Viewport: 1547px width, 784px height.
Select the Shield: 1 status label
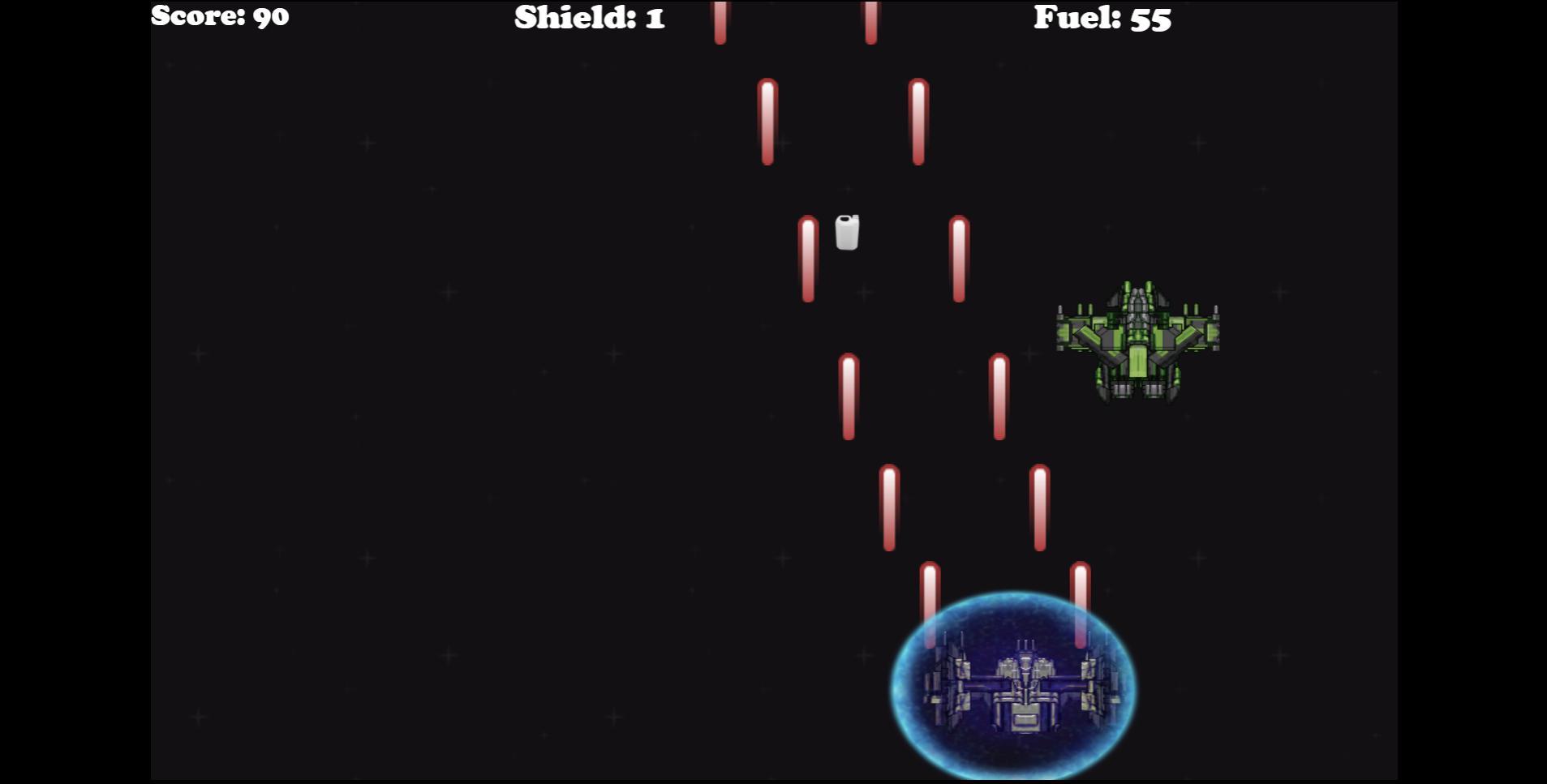tap(588, 18)
